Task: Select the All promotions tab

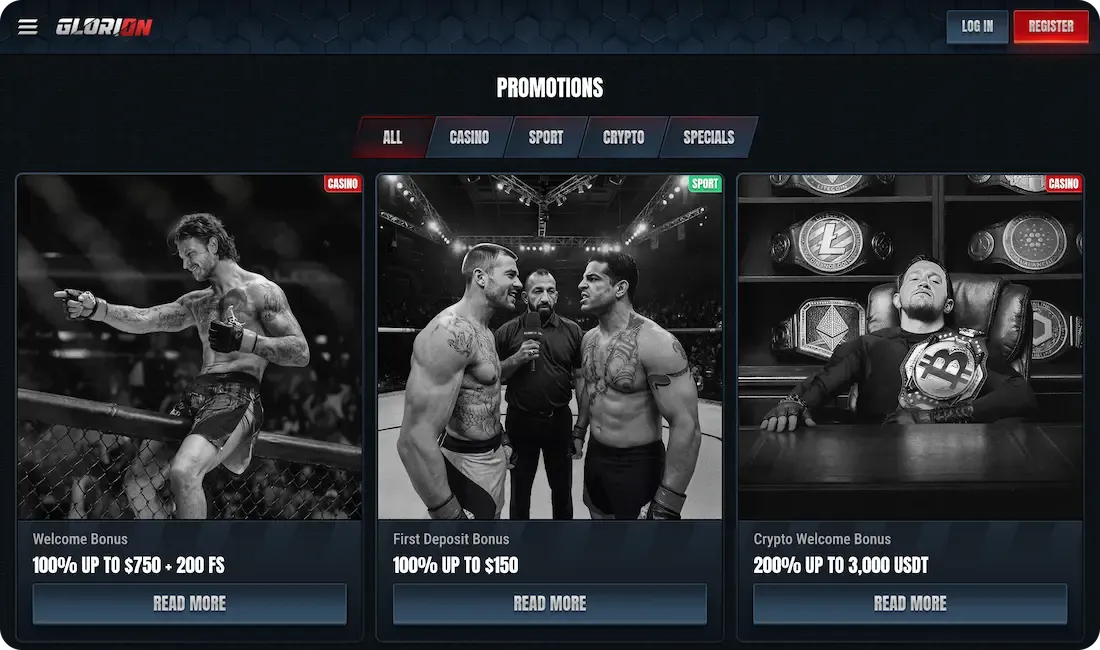Action: click(392, 137)
